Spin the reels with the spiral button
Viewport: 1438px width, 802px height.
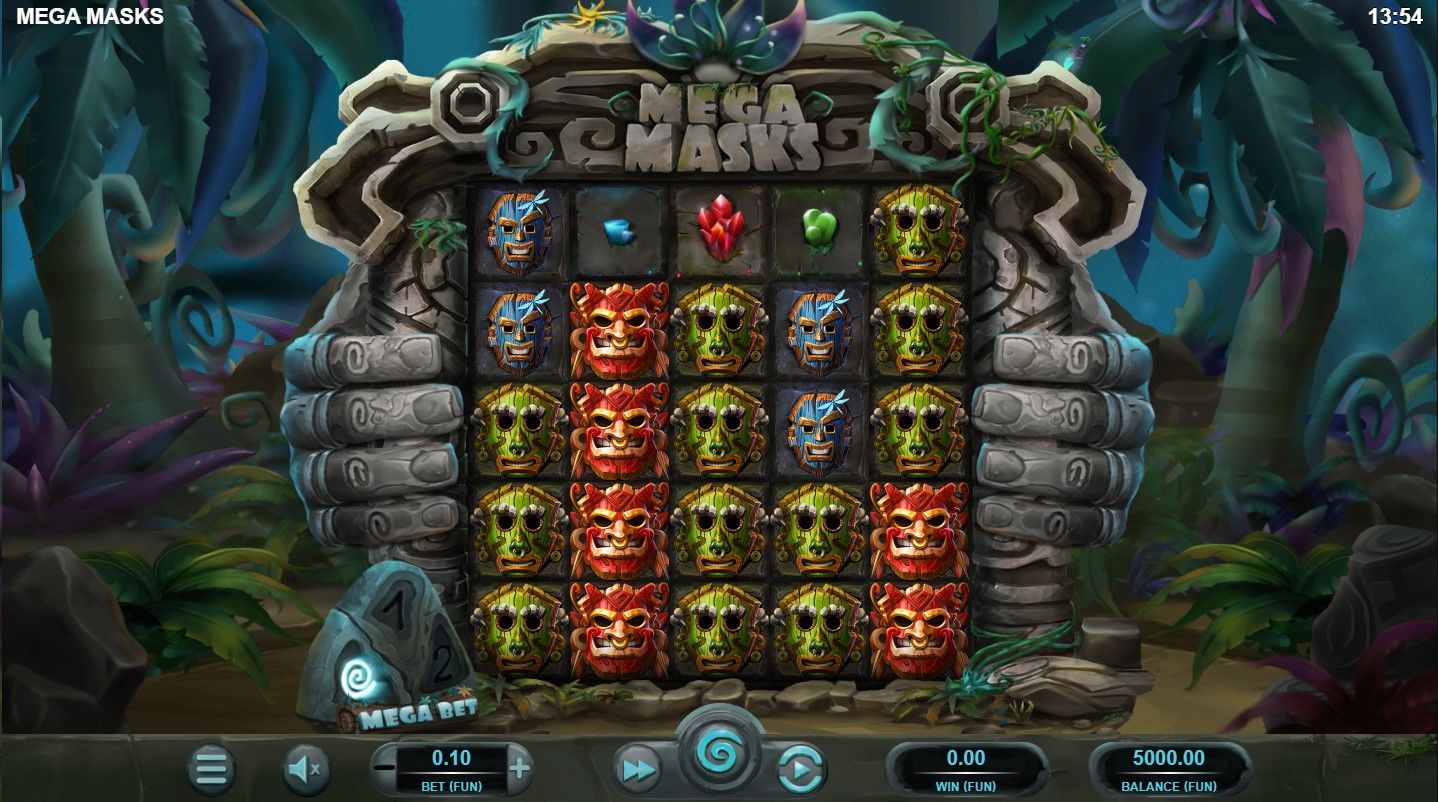point(719,751)
